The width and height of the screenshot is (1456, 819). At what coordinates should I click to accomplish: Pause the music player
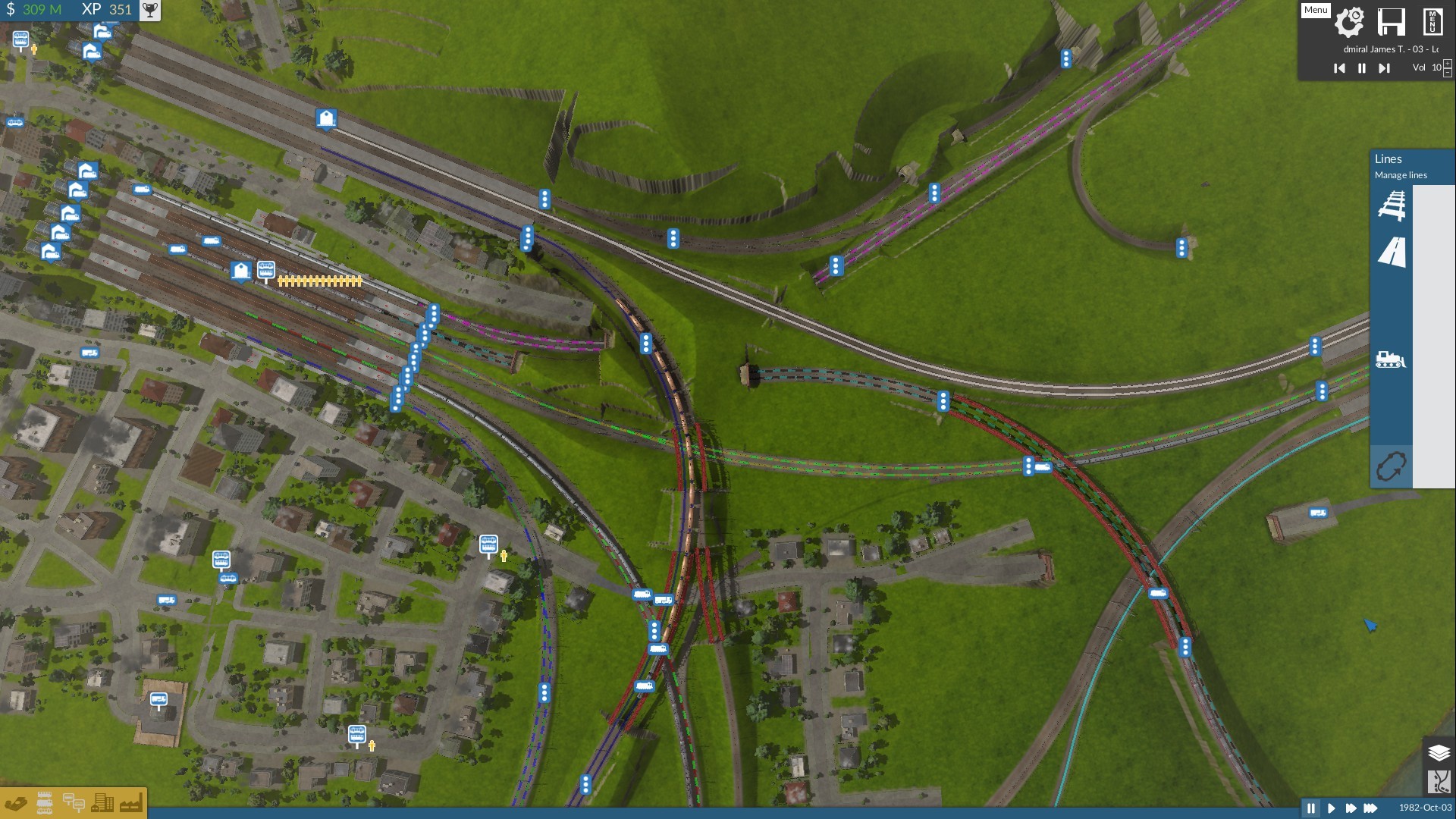(1361, 68)
